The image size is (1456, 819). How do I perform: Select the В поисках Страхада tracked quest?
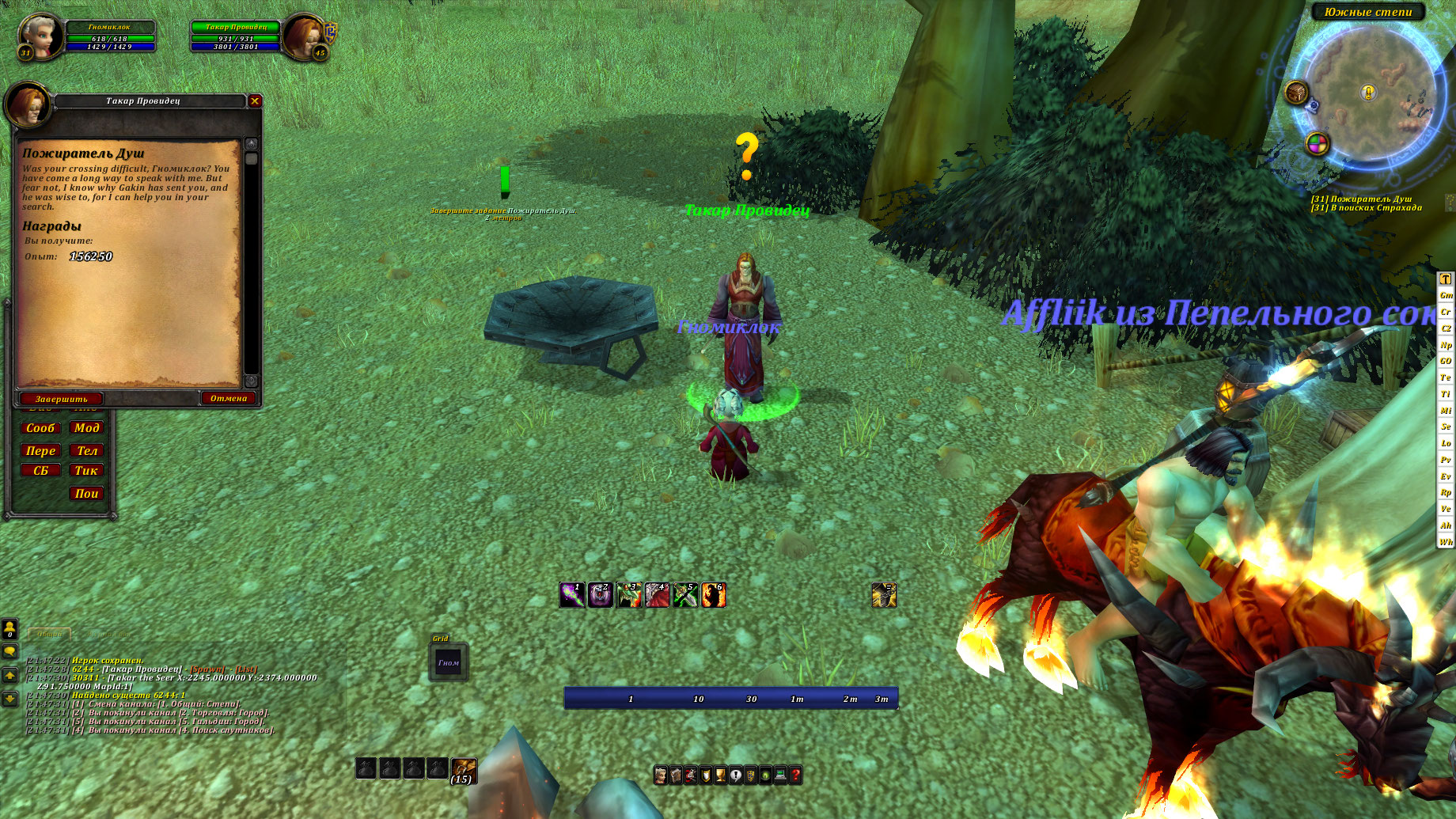(1366, 208)
